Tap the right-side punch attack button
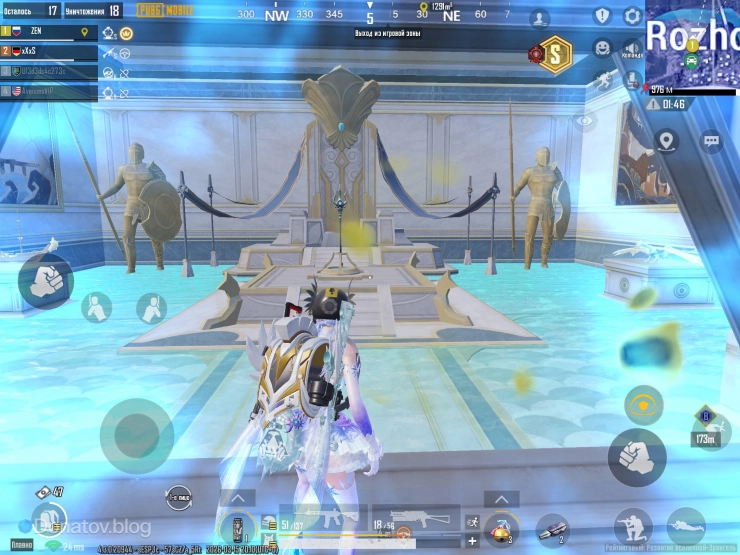Screen dimensions: 740x555 click(x=636, y=457)
